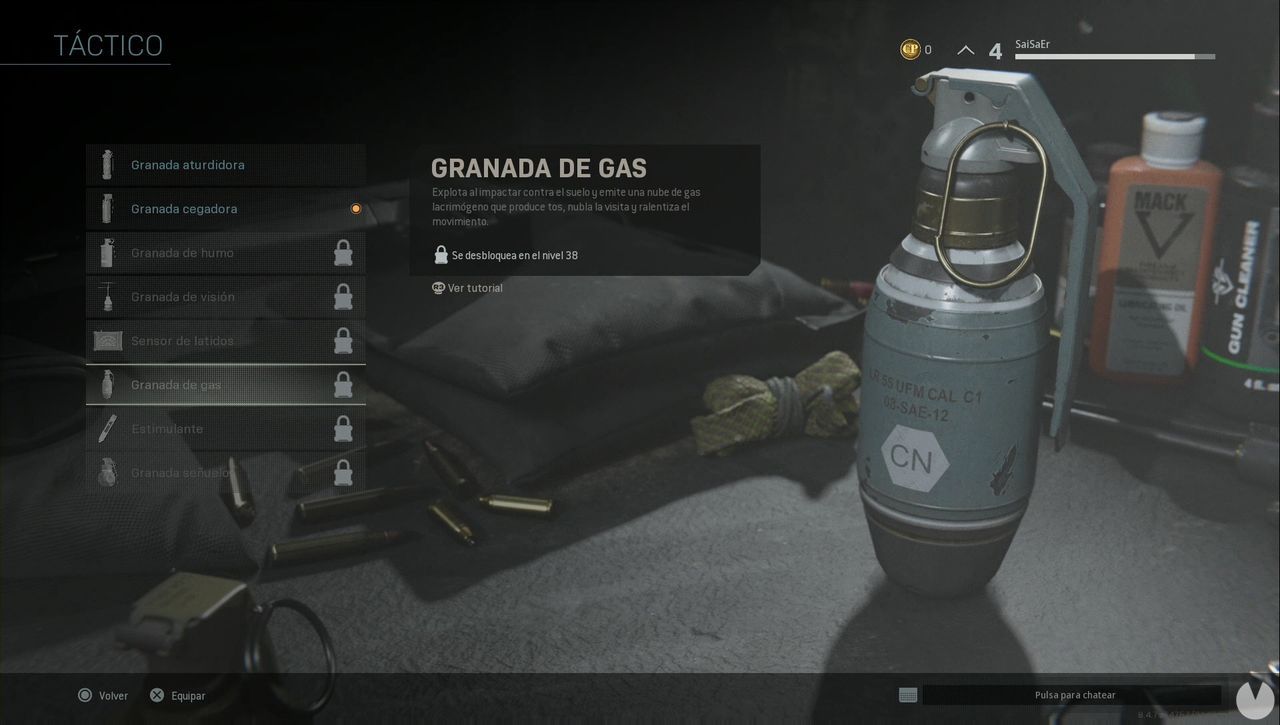Click the Granada cegadora flashbang icon
This screenshot has height=725, width=1280.
pos(107,208)
